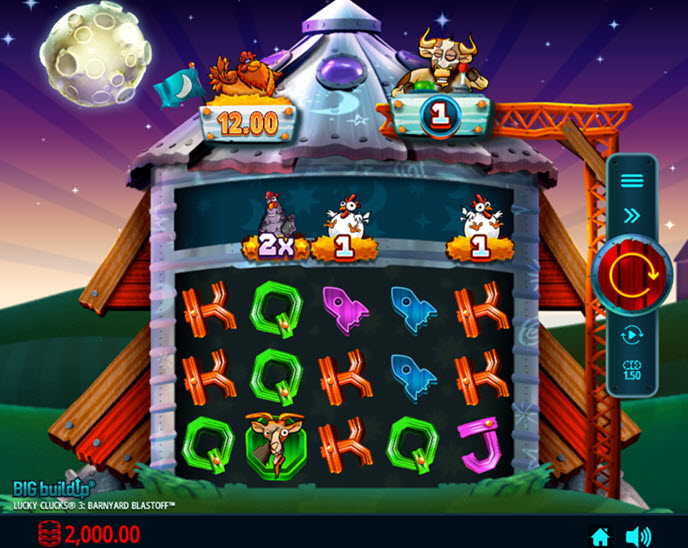The width and height of the screenshot is (688, 548).
Task: Change the 1.50 bet amount
Action: (x=632, y=368)
